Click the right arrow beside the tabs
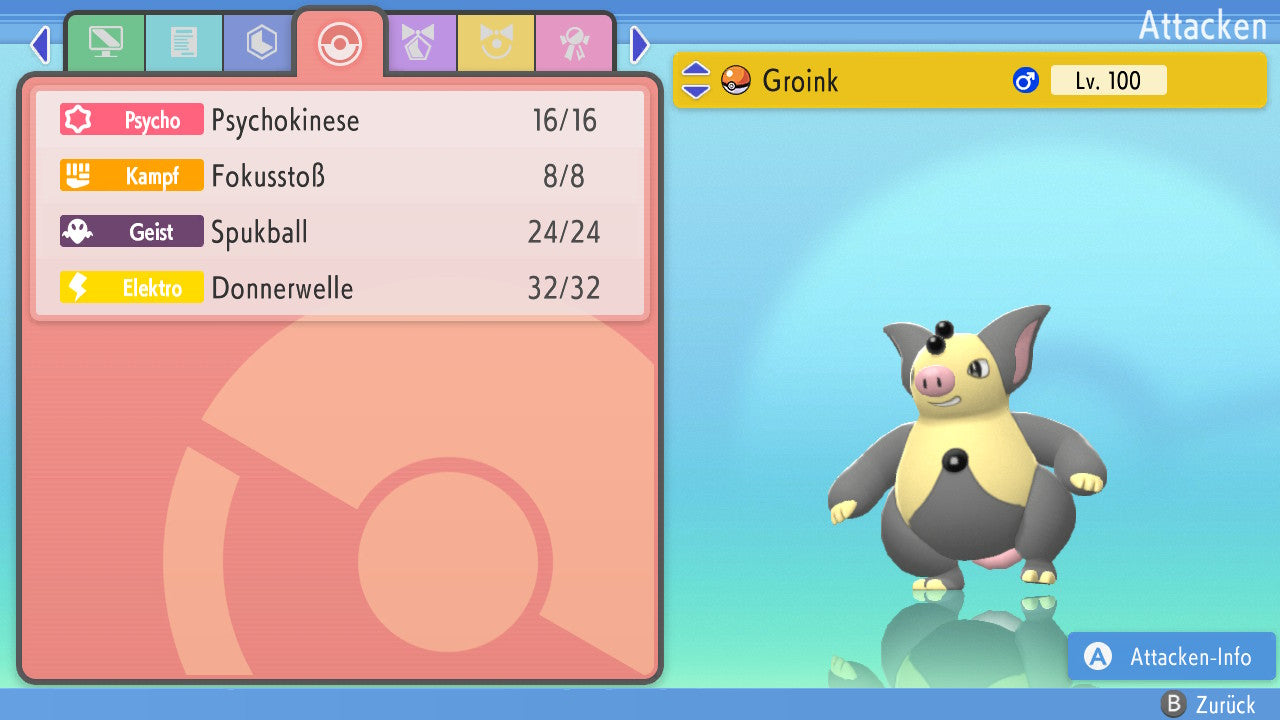 click(640, 44)
